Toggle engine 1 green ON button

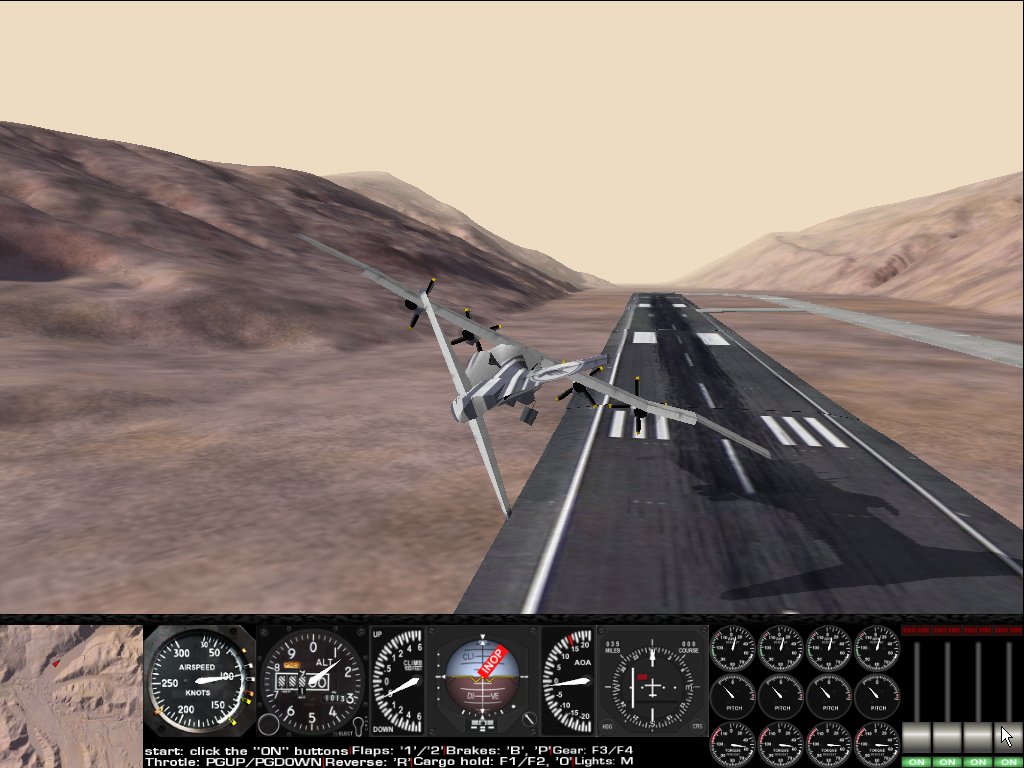917,762
